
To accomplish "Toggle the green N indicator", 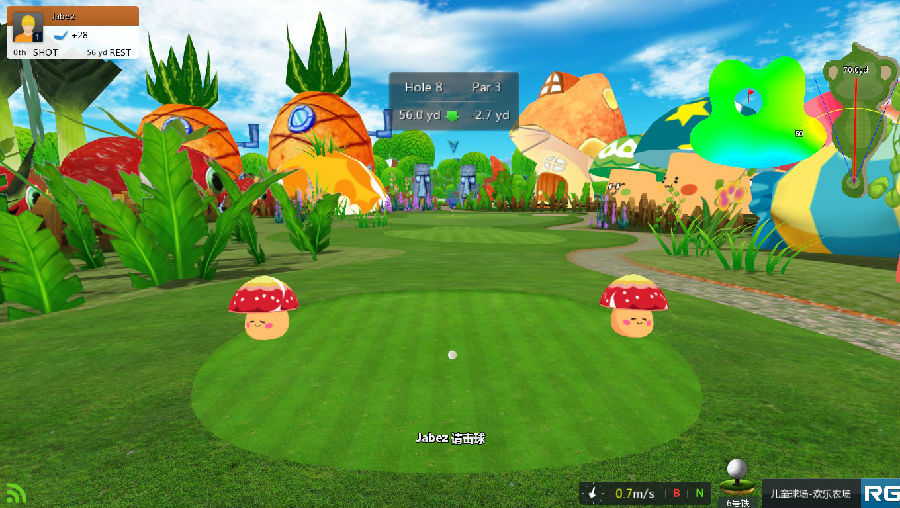I will (x=700, y=493).
